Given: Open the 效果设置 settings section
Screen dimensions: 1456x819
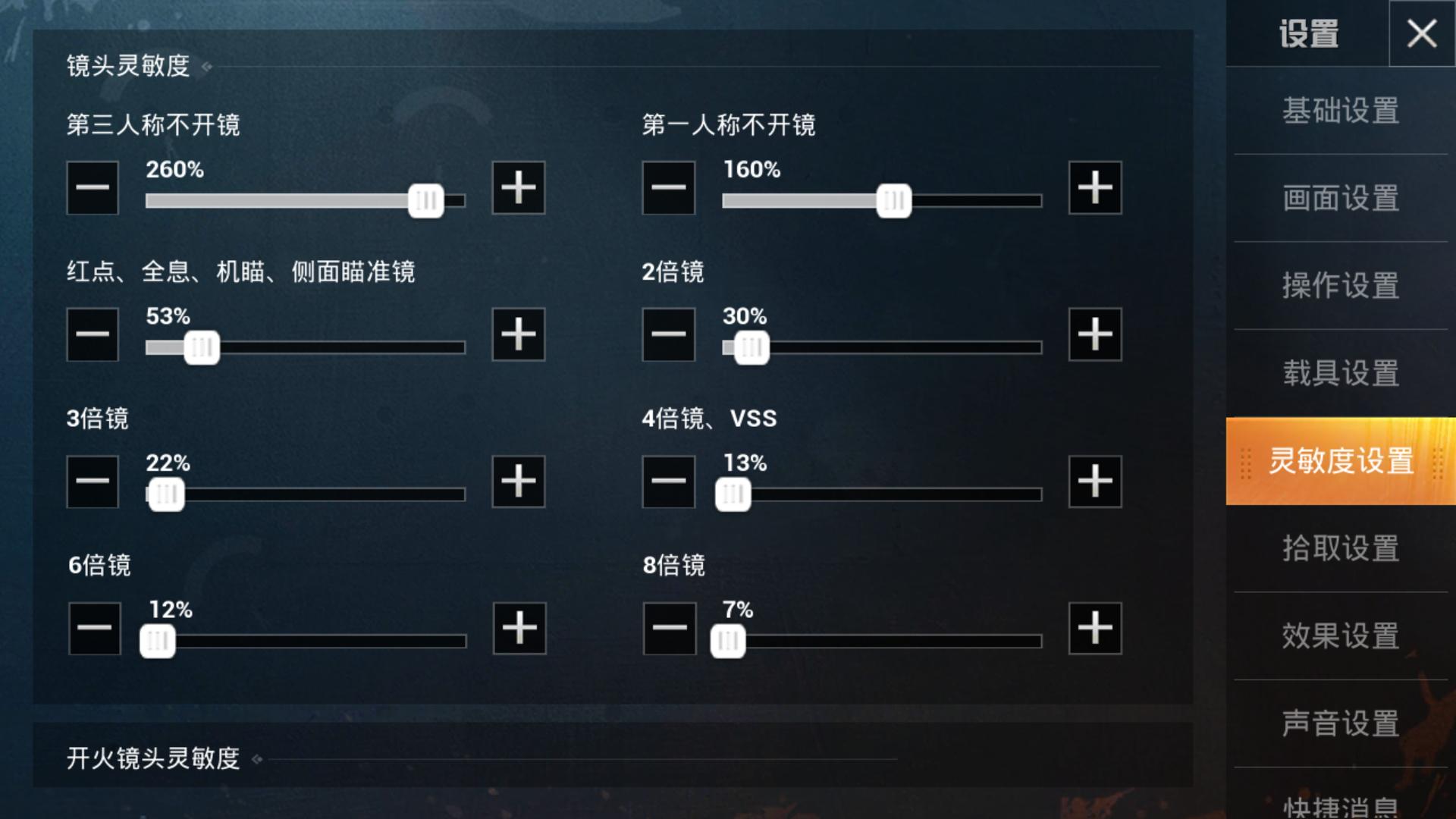Looking at the screenshot, I should pos(1339,637).
